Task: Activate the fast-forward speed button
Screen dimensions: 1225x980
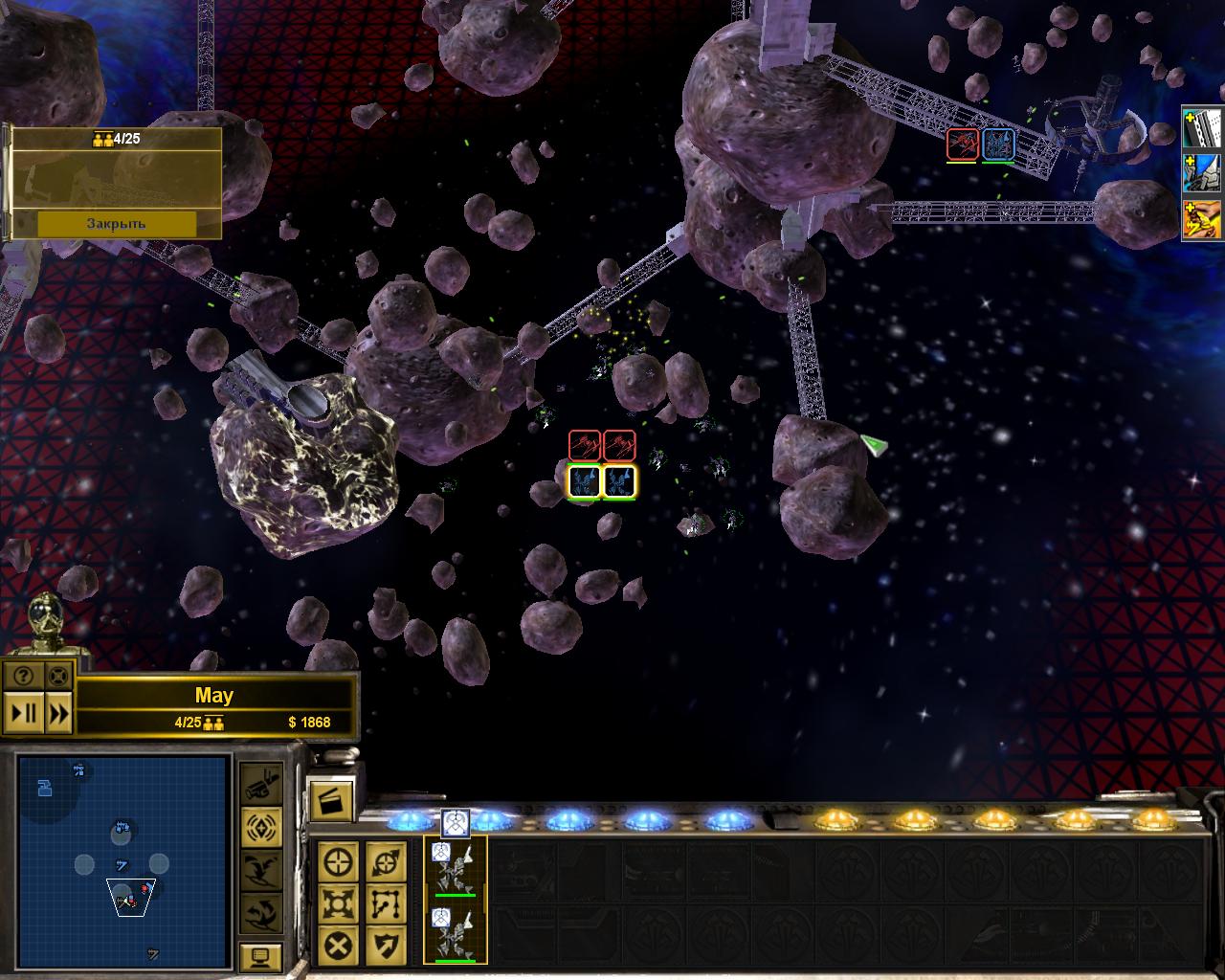Action: pos(57,713)
